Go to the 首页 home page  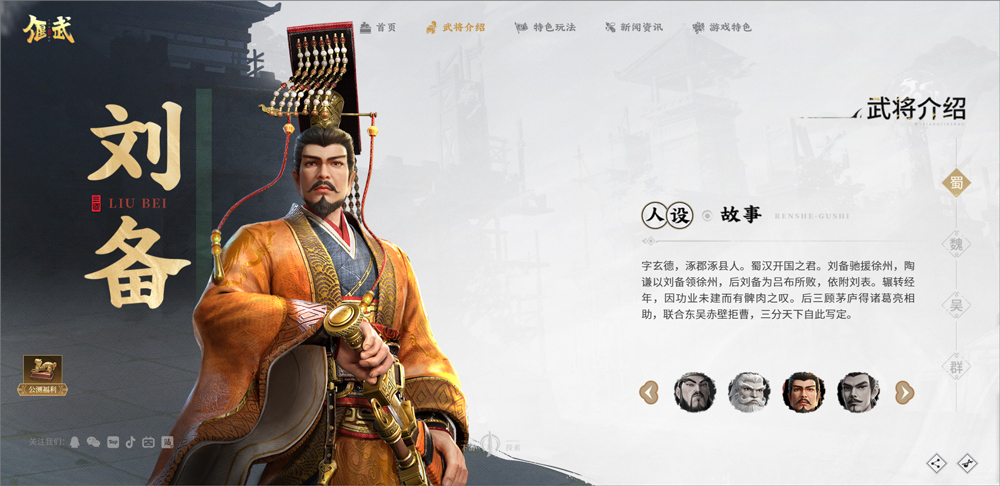[x=378, y=27]
